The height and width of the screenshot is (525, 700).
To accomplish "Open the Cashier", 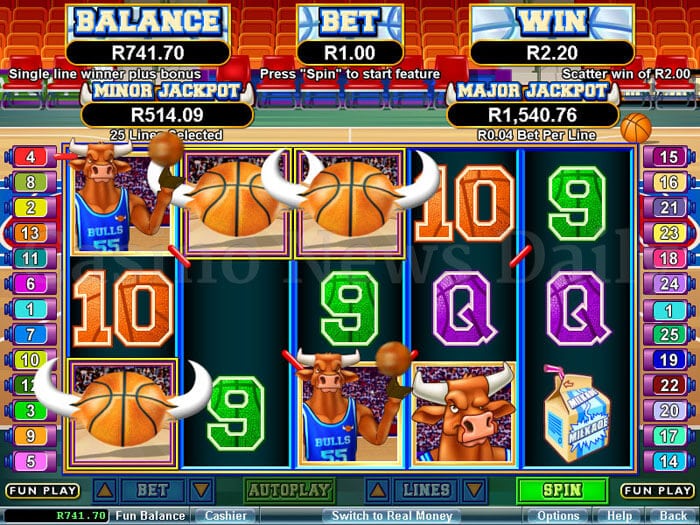I will pos(226,516).
